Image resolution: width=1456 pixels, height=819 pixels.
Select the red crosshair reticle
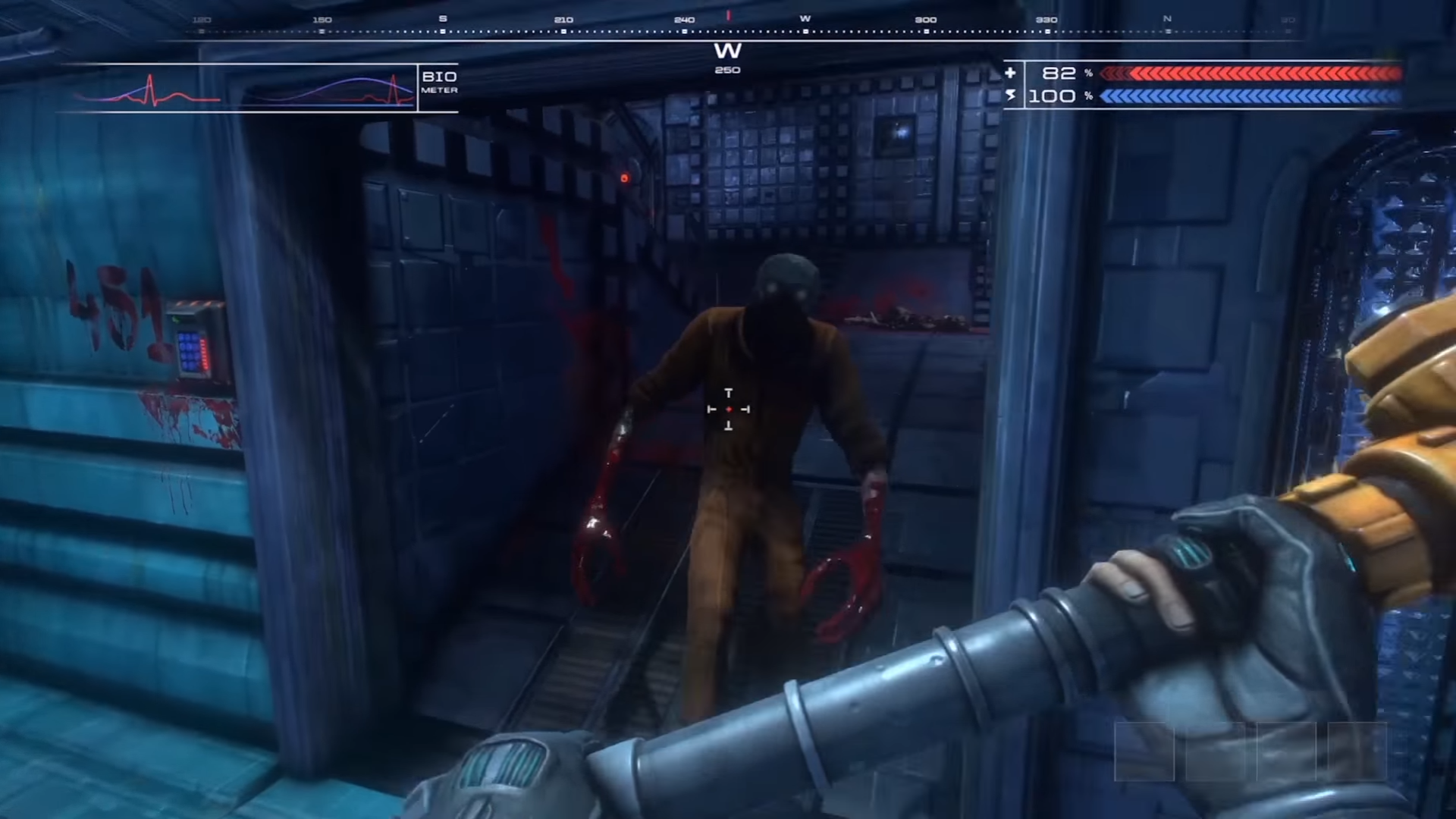click(728, 409)
